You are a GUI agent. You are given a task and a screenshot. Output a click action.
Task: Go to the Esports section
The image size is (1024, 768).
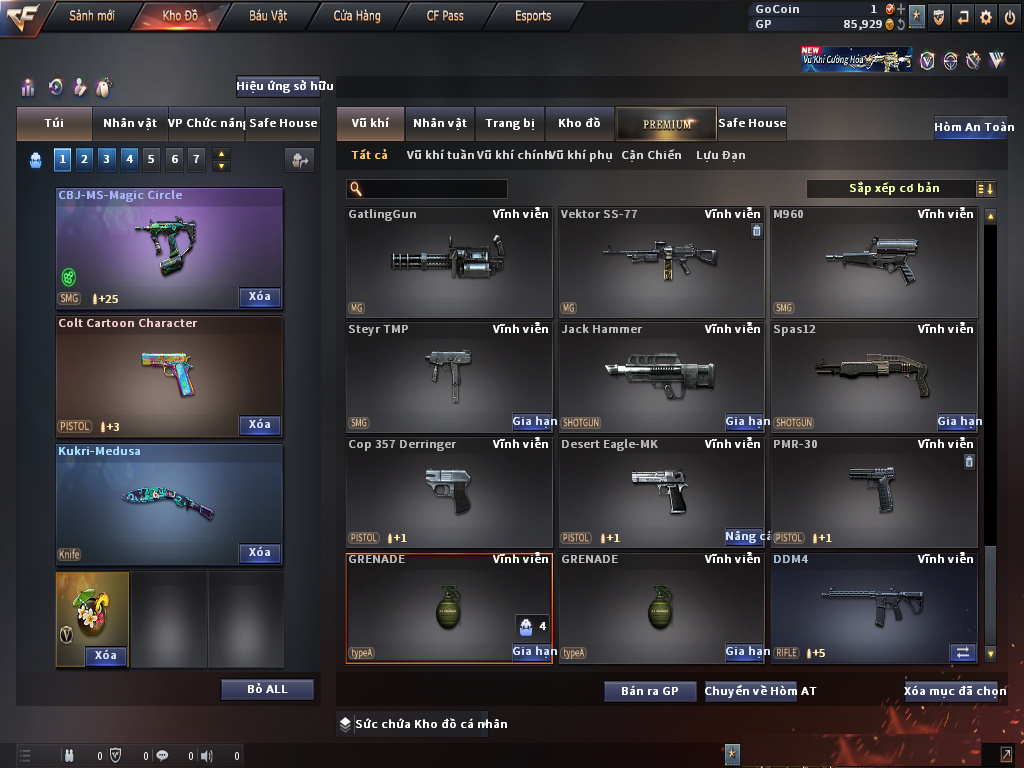point(533,16)
